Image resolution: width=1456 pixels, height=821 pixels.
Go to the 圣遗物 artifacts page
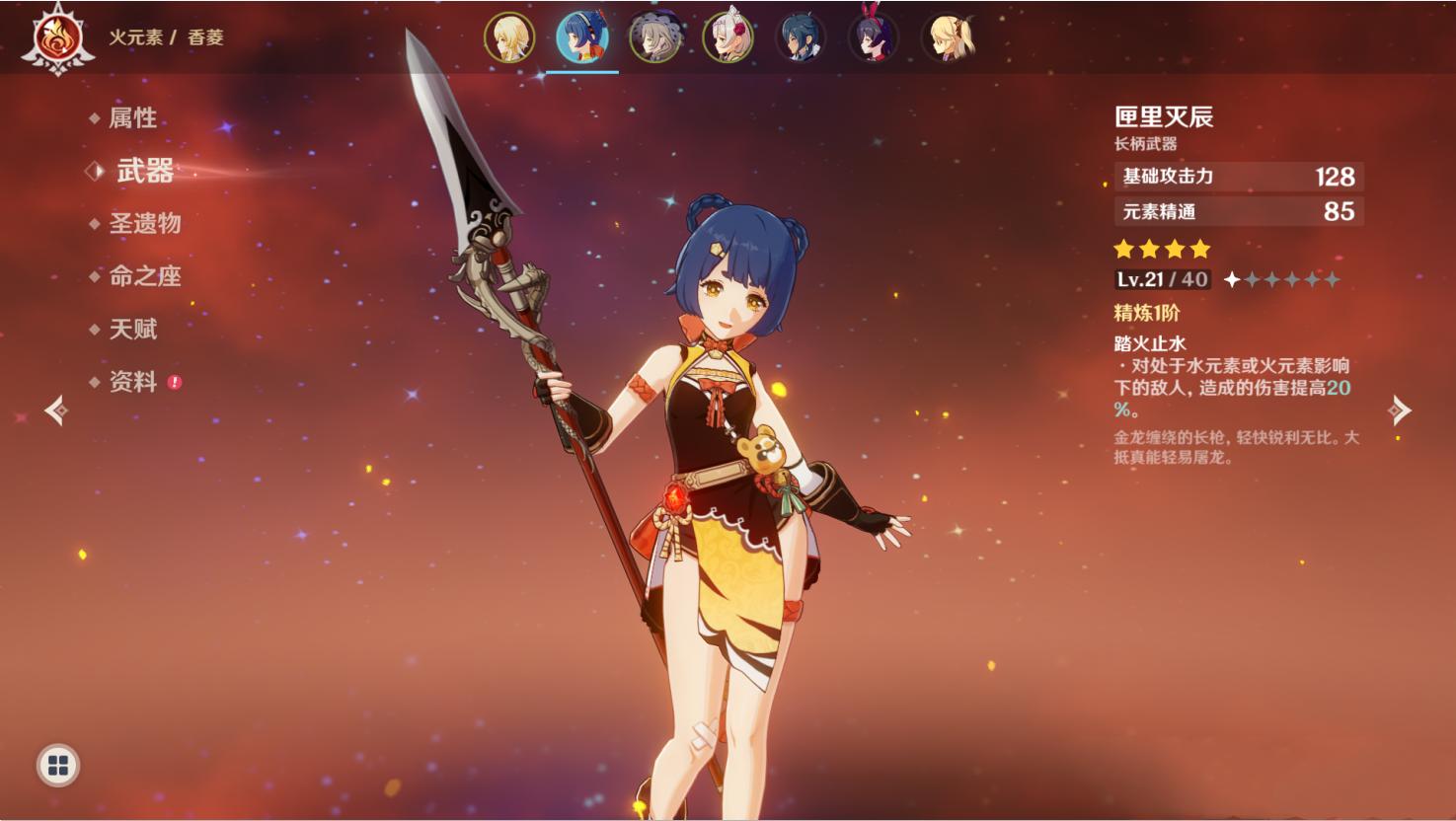click(144, 223)
